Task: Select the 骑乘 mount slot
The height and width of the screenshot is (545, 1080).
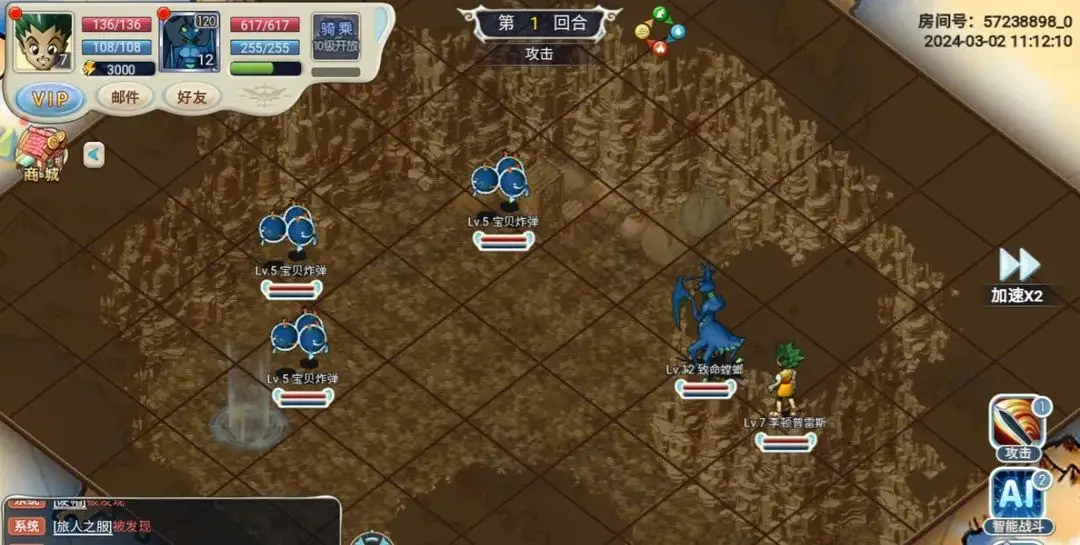Action: point(335,37)
